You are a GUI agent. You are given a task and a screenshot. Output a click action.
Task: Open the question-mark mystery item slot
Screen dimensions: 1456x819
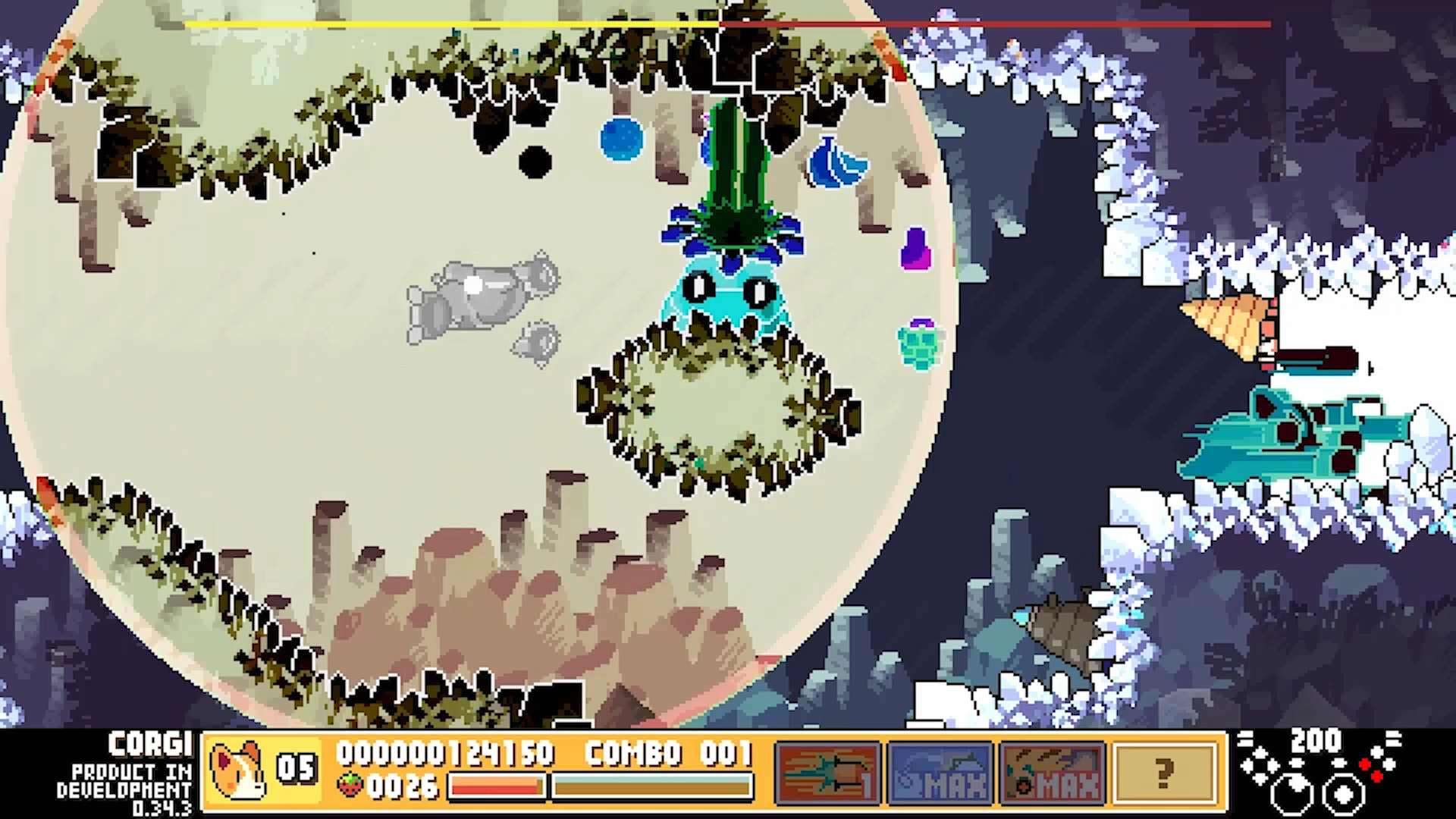pyautogui.click(x=1166, y=770)
